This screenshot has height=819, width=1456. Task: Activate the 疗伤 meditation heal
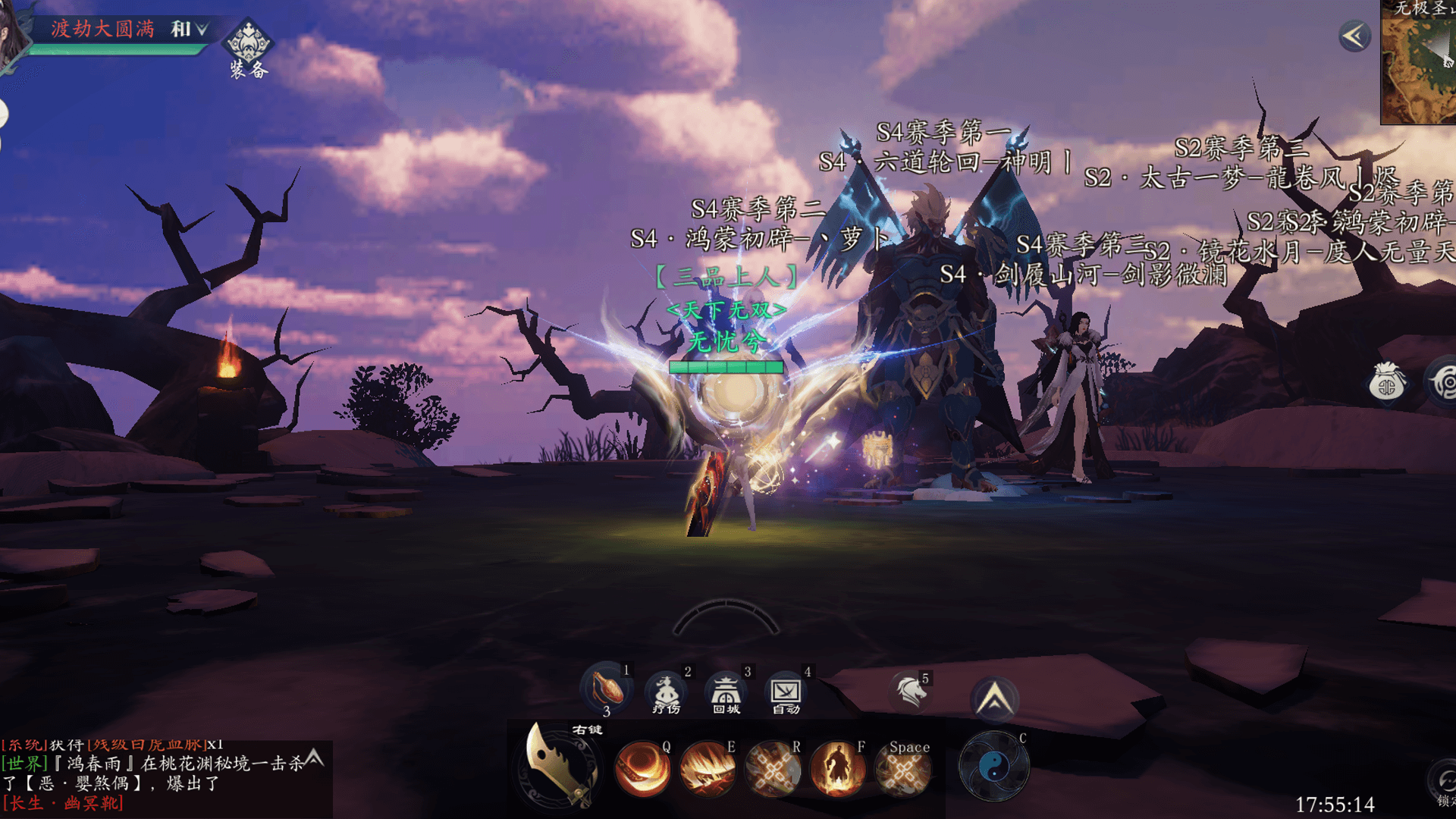[x=666, y=692]
